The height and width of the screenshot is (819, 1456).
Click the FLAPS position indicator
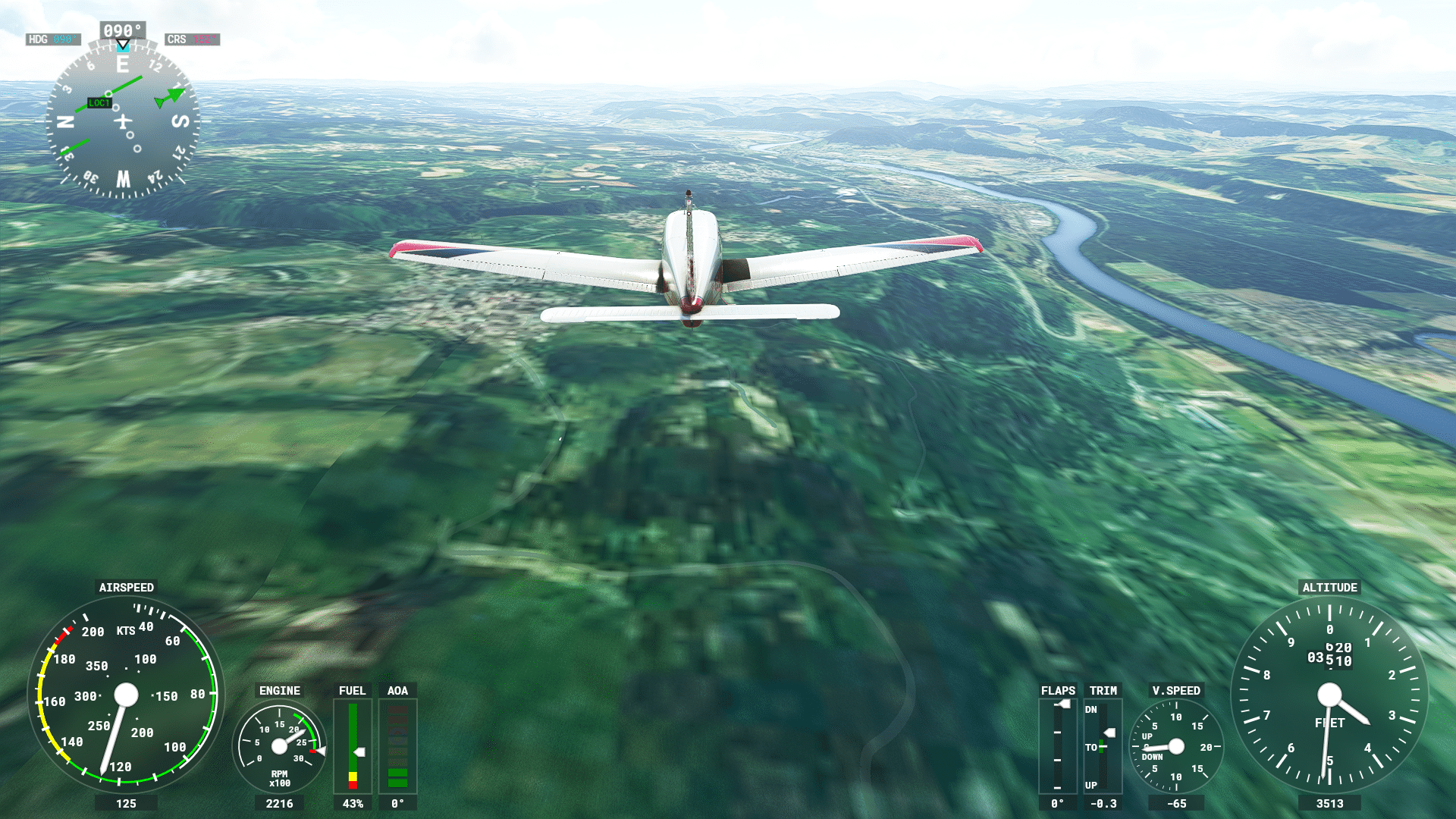click(x=1058, y=746)
